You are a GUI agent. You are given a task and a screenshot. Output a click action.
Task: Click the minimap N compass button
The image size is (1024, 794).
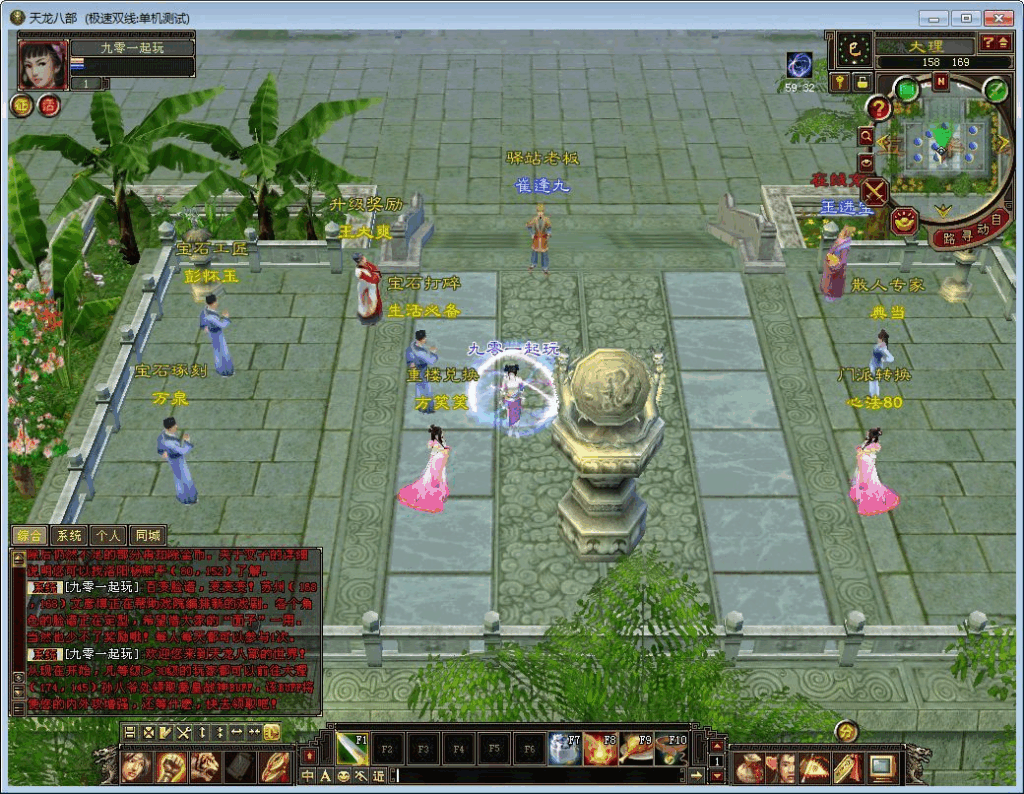[x=940, y=83]
